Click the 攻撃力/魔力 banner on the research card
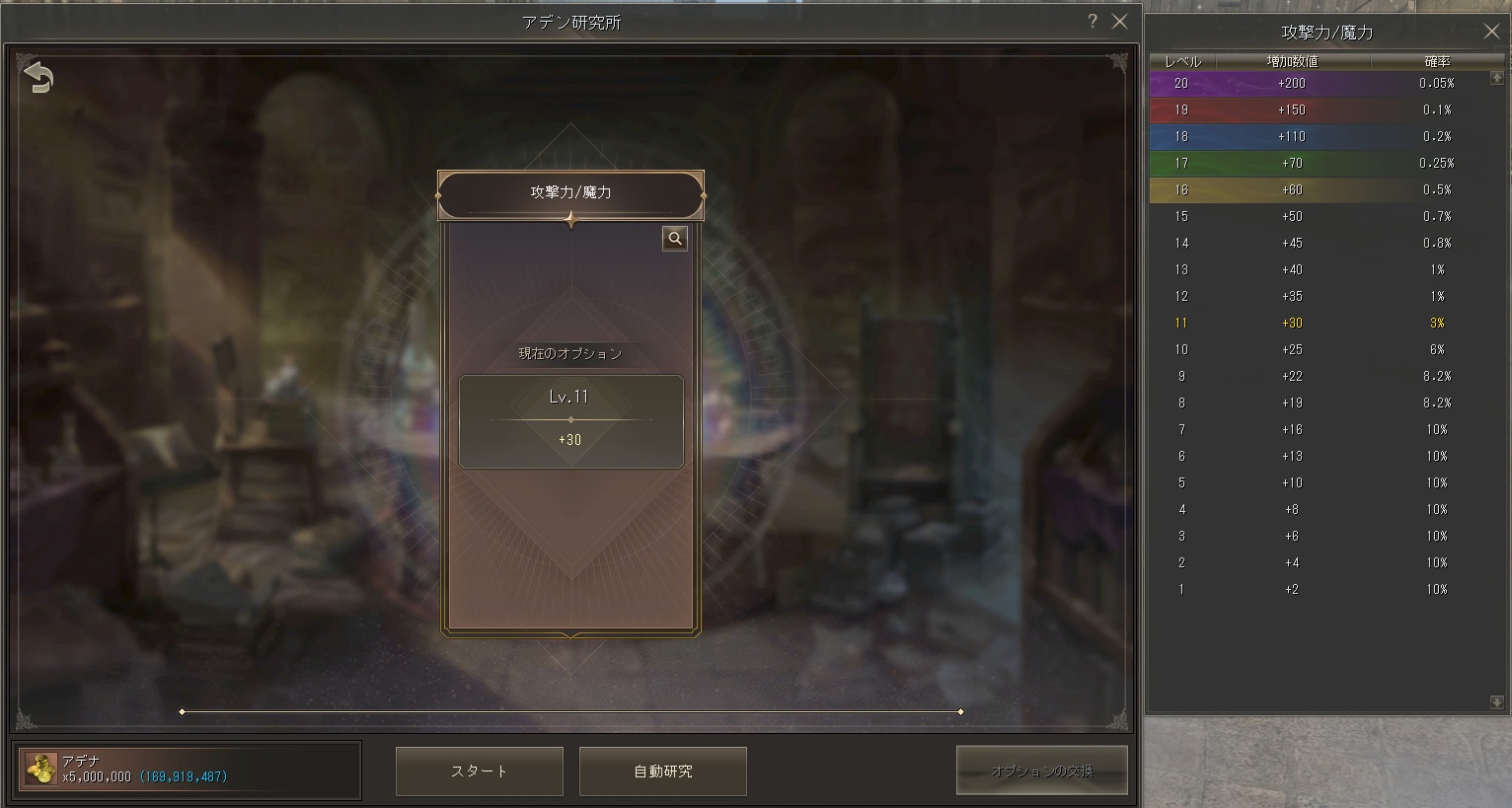 (x=570, y=193)
